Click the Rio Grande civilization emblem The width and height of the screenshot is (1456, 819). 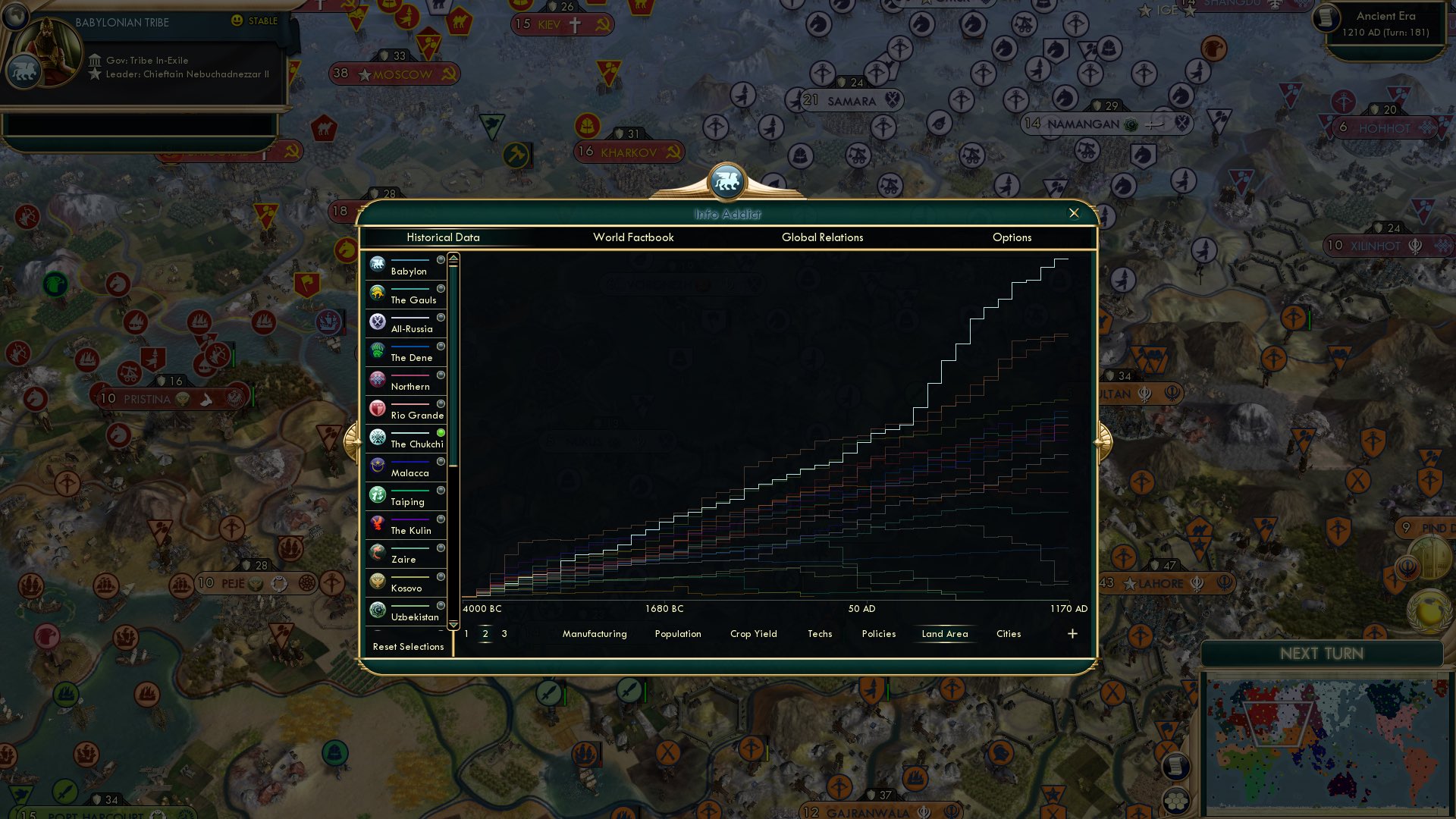[377, 409]
